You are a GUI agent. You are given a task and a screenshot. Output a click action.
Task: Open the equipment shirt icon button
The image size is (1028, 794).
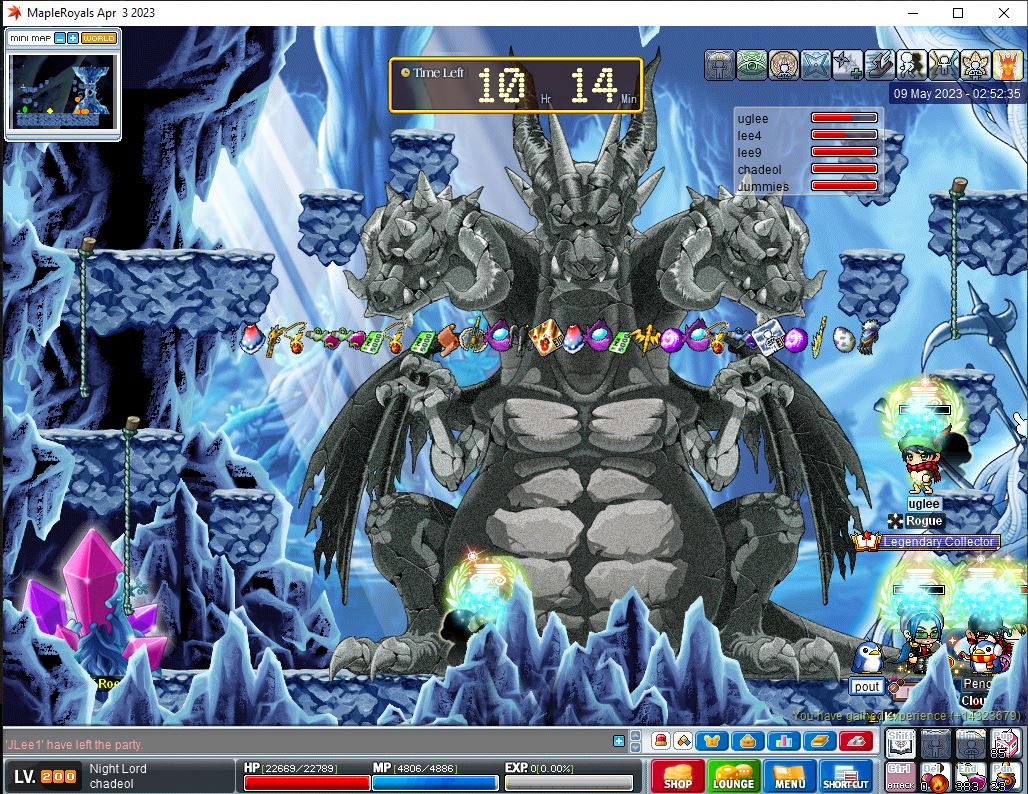click(x=713, y=741)
